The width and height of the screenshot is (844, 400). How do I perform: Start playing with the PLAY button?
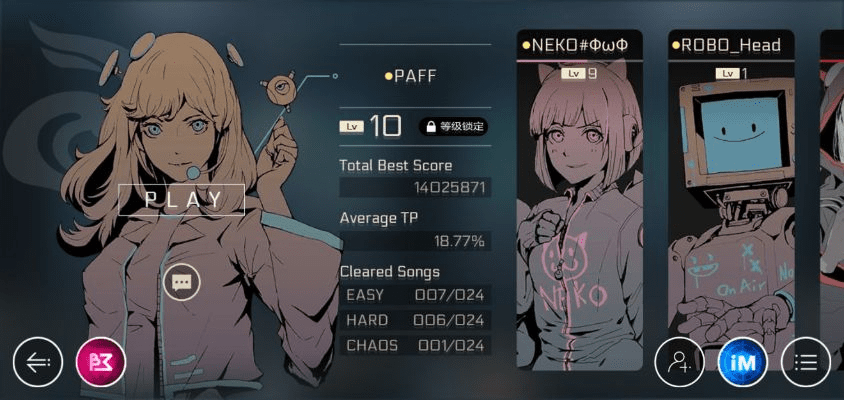tap(181, 199)
